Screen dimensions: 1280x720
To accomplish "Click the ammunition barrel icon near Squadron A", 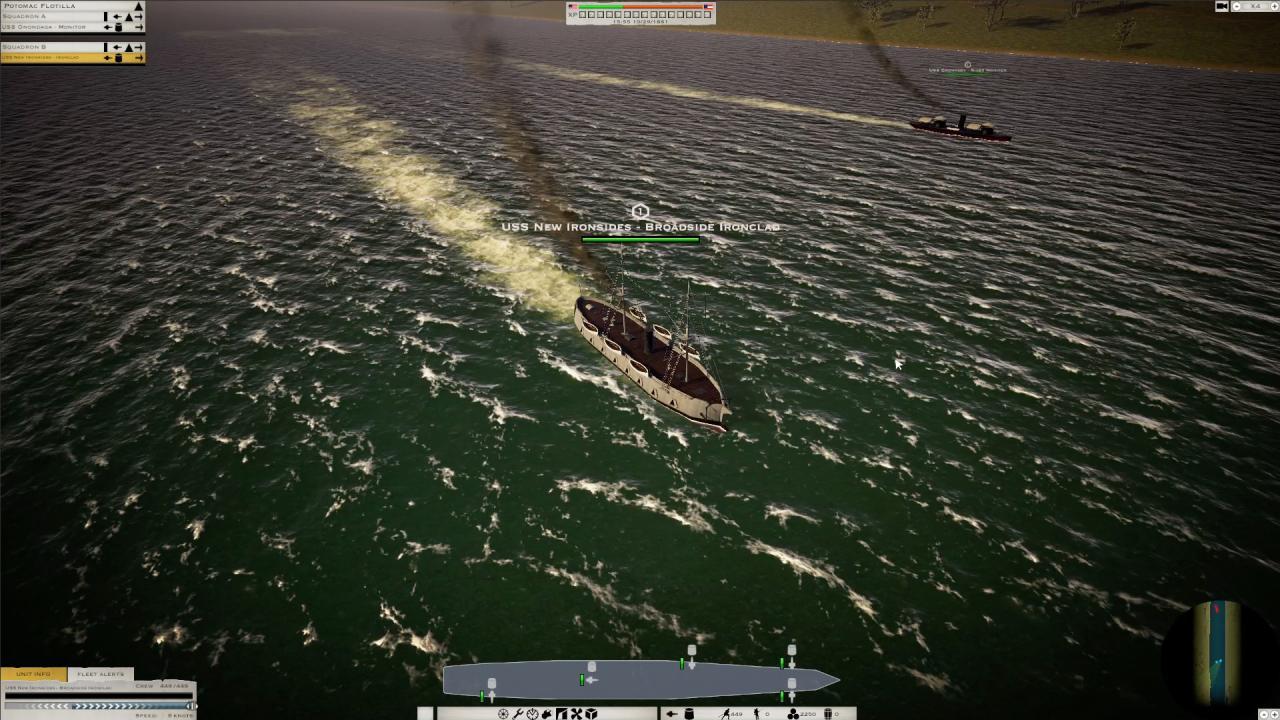I will point(118,27).
